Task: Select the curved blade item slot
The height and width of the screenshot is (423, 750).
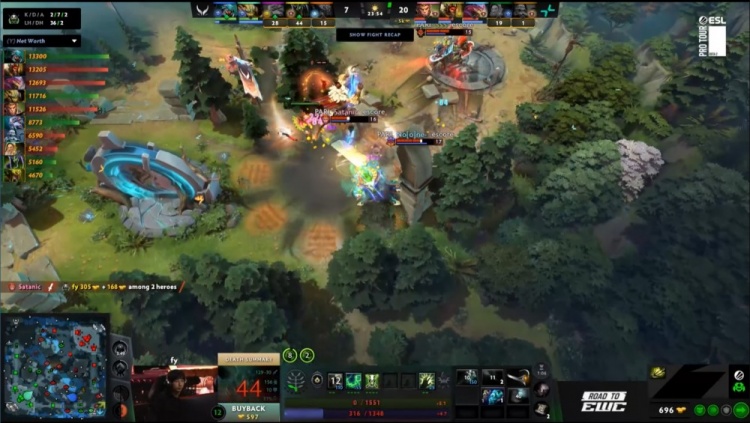Action: [x=517, y=377]
